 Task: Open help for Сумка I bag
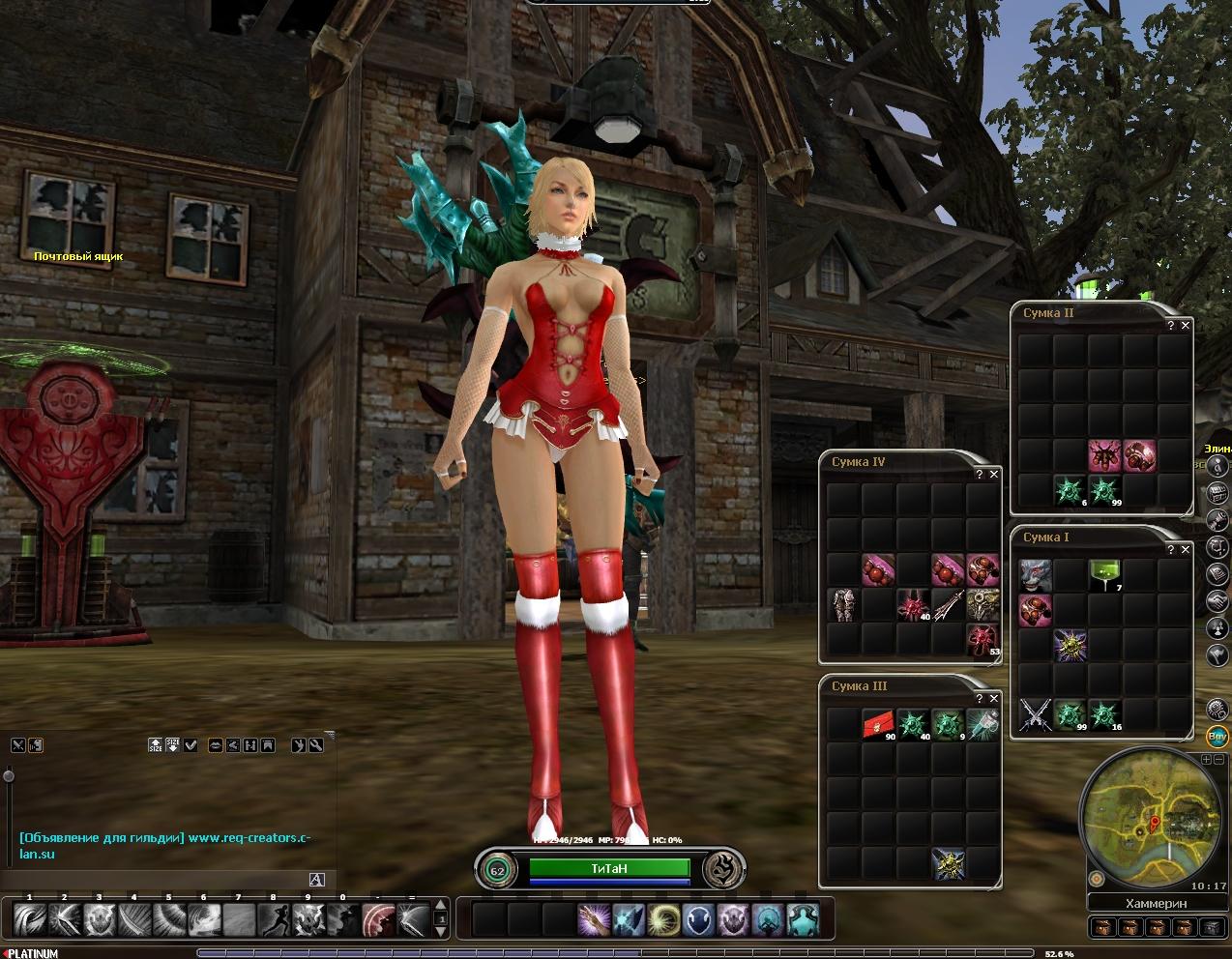pos(1171,550)
